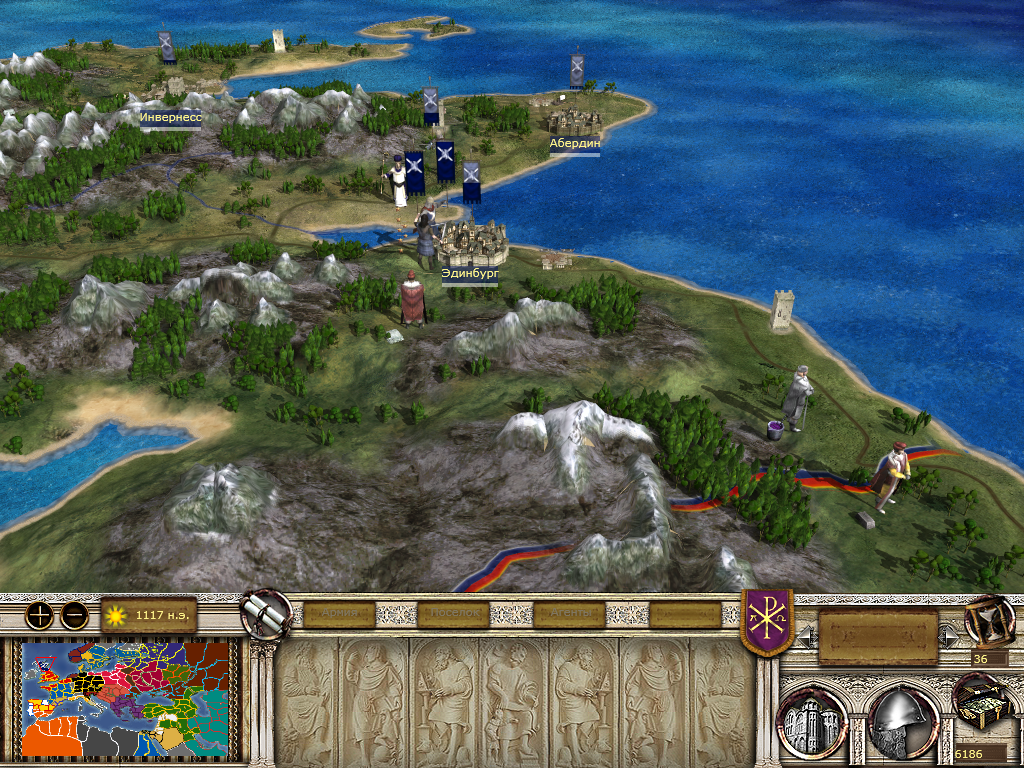Open the recruitment helmet button
This screenshot has height=768, width=1024.
pyautogui.click(x=901, y=719)
